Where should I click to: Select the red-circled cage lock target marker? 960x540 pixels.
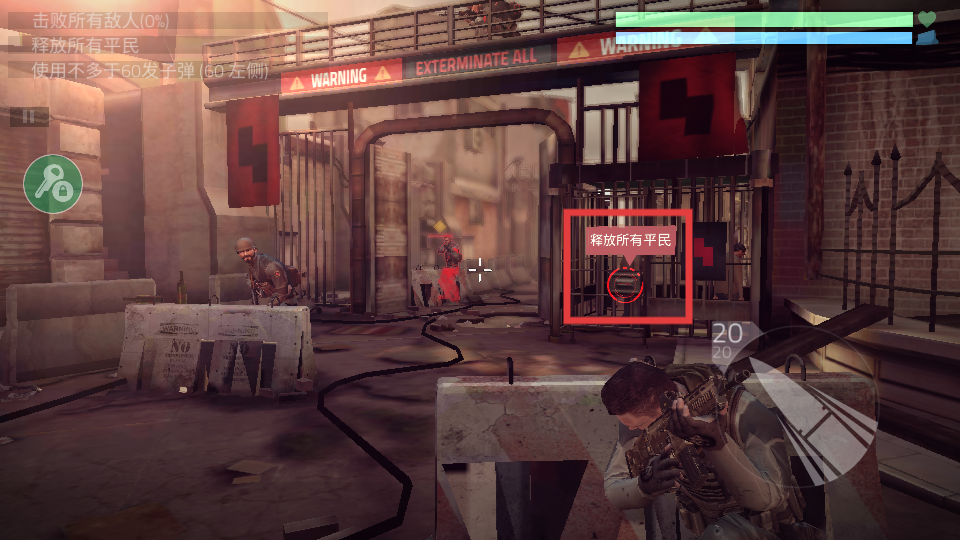pos(626,284)
